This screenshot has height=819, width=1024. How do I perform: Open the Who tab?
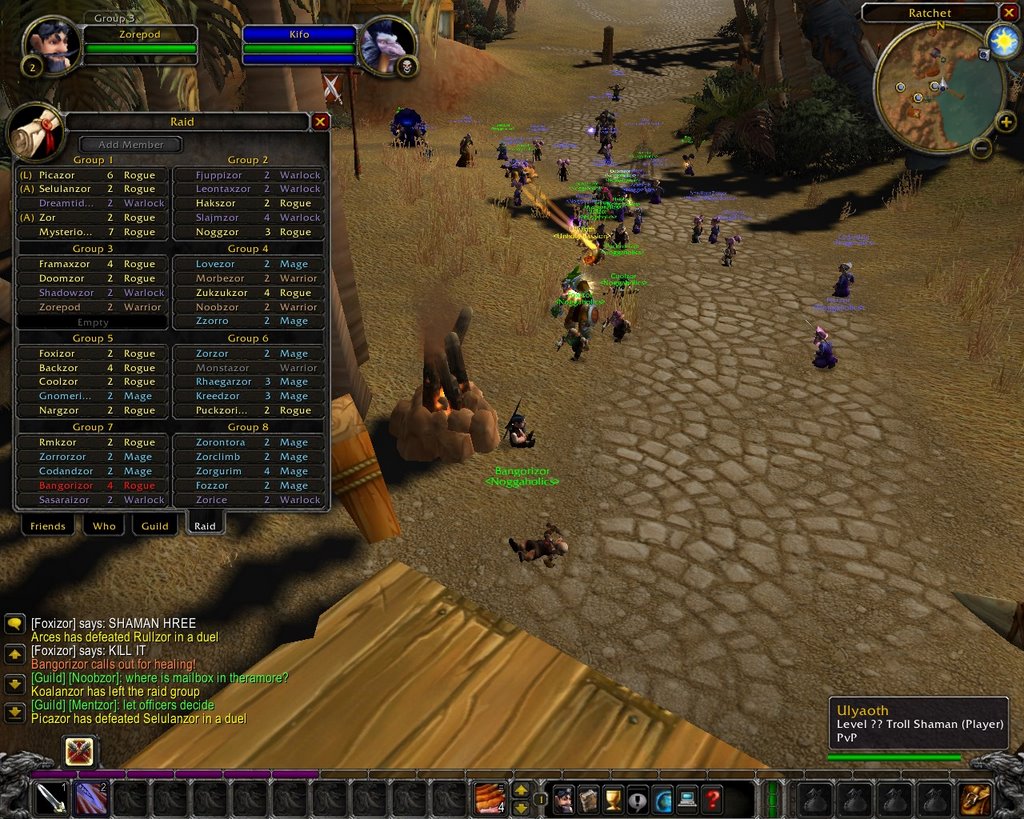click(x=104, y=526)
